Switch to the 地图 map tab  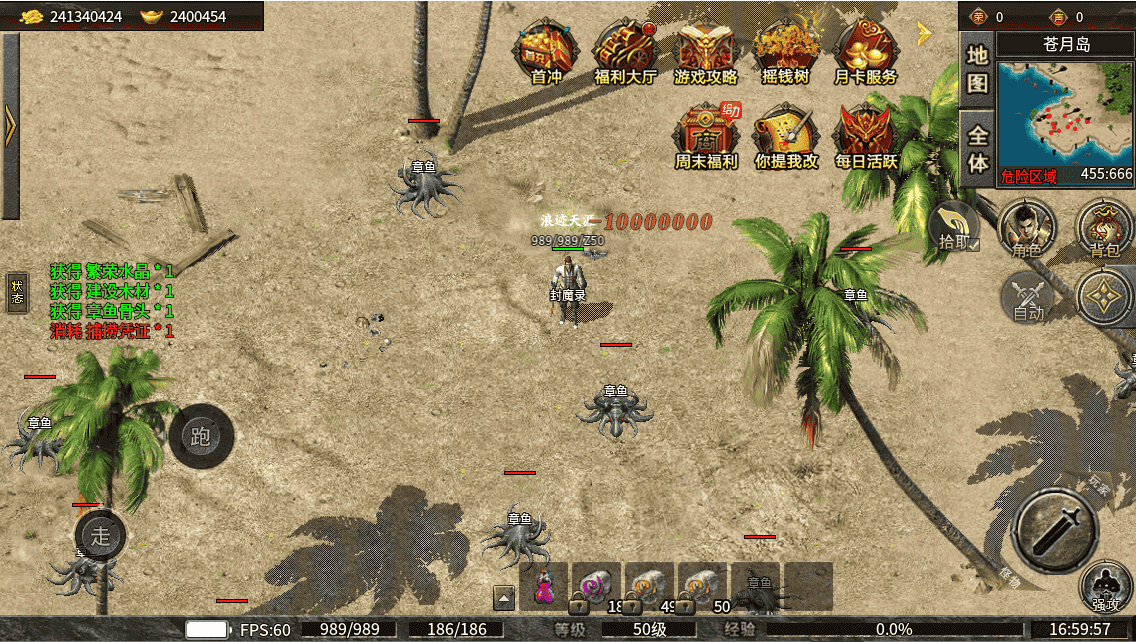pyautogui.click(x=977, y=68)
